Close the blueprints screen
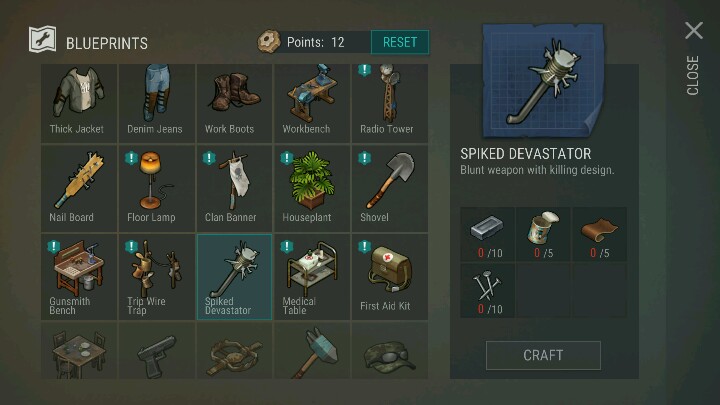Image resolution: width=720 pixels, height=405 pixels. 693,32
